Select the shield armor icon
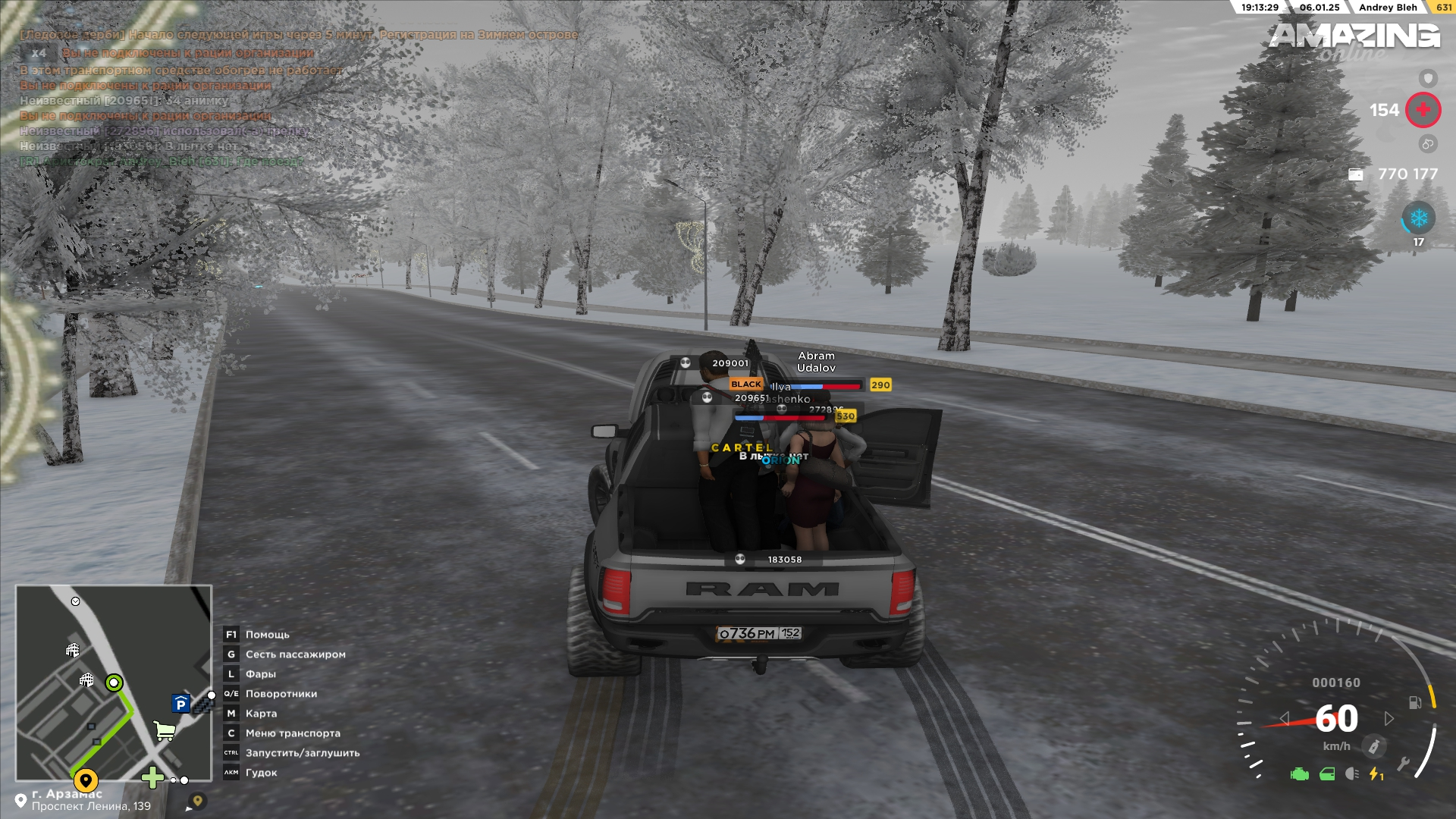Image resolution: width=1456 pixels, height=819 pixels. (1428, 78)
